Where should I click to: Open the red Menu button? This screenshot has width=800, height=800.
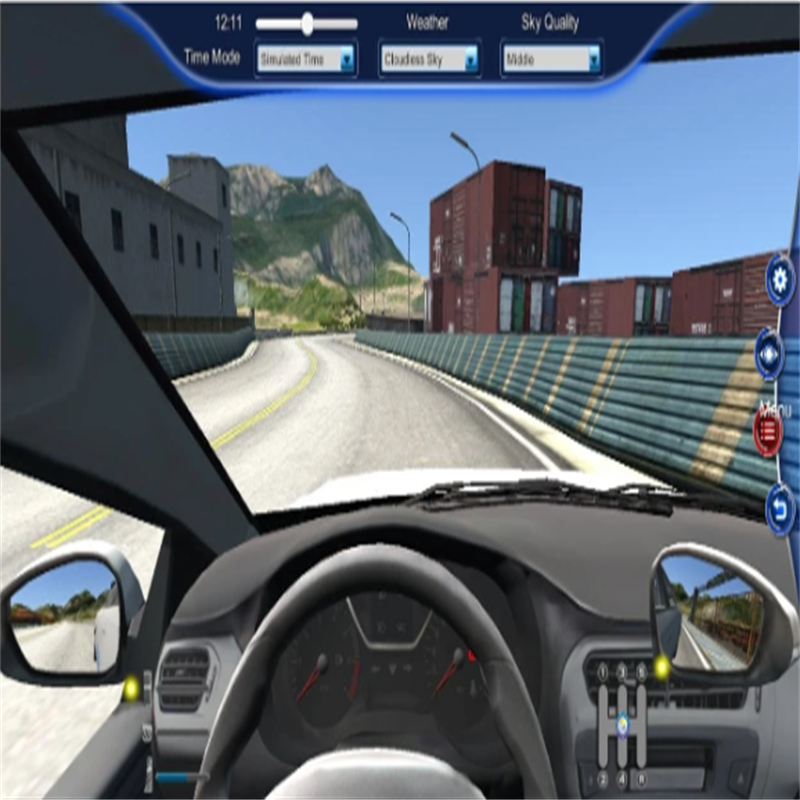click(768, 432)
